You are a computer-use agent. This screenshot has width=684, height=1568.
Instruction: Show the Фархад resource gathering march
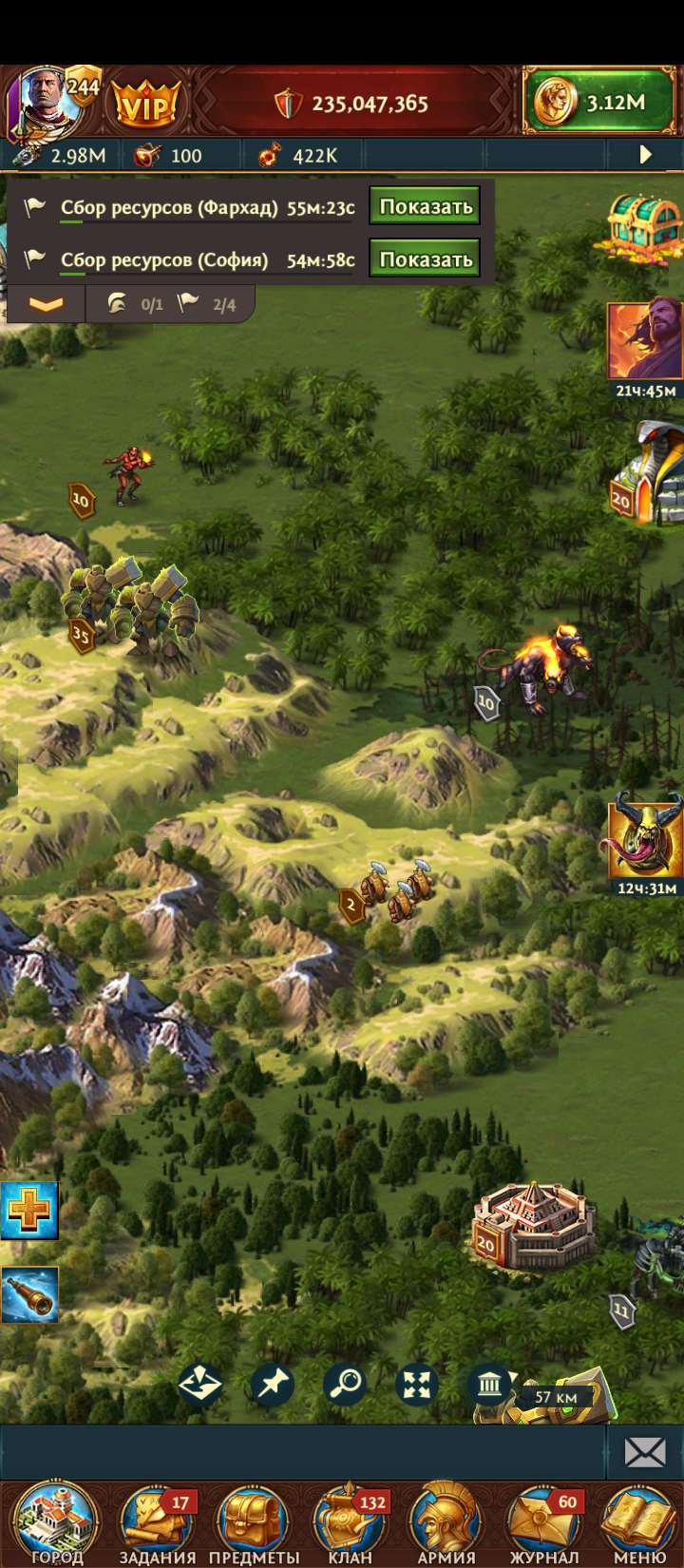pyautogui.click(x=425, y=207)
